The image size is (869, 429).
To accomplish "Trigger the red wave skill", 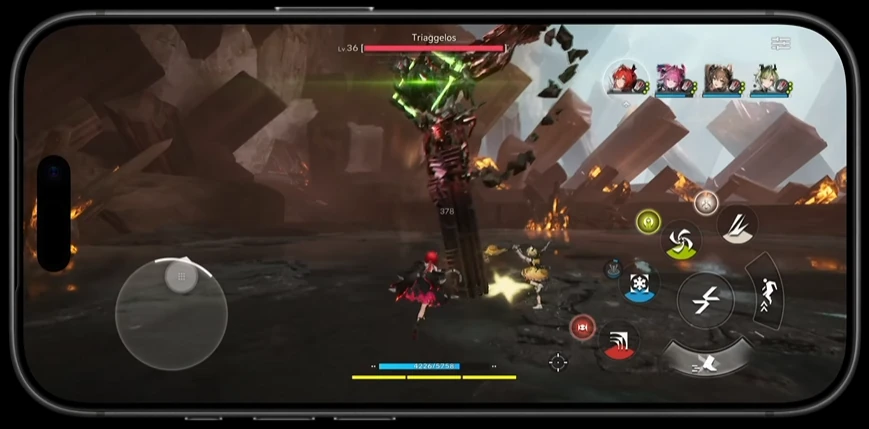I will (x=620, y=340).
